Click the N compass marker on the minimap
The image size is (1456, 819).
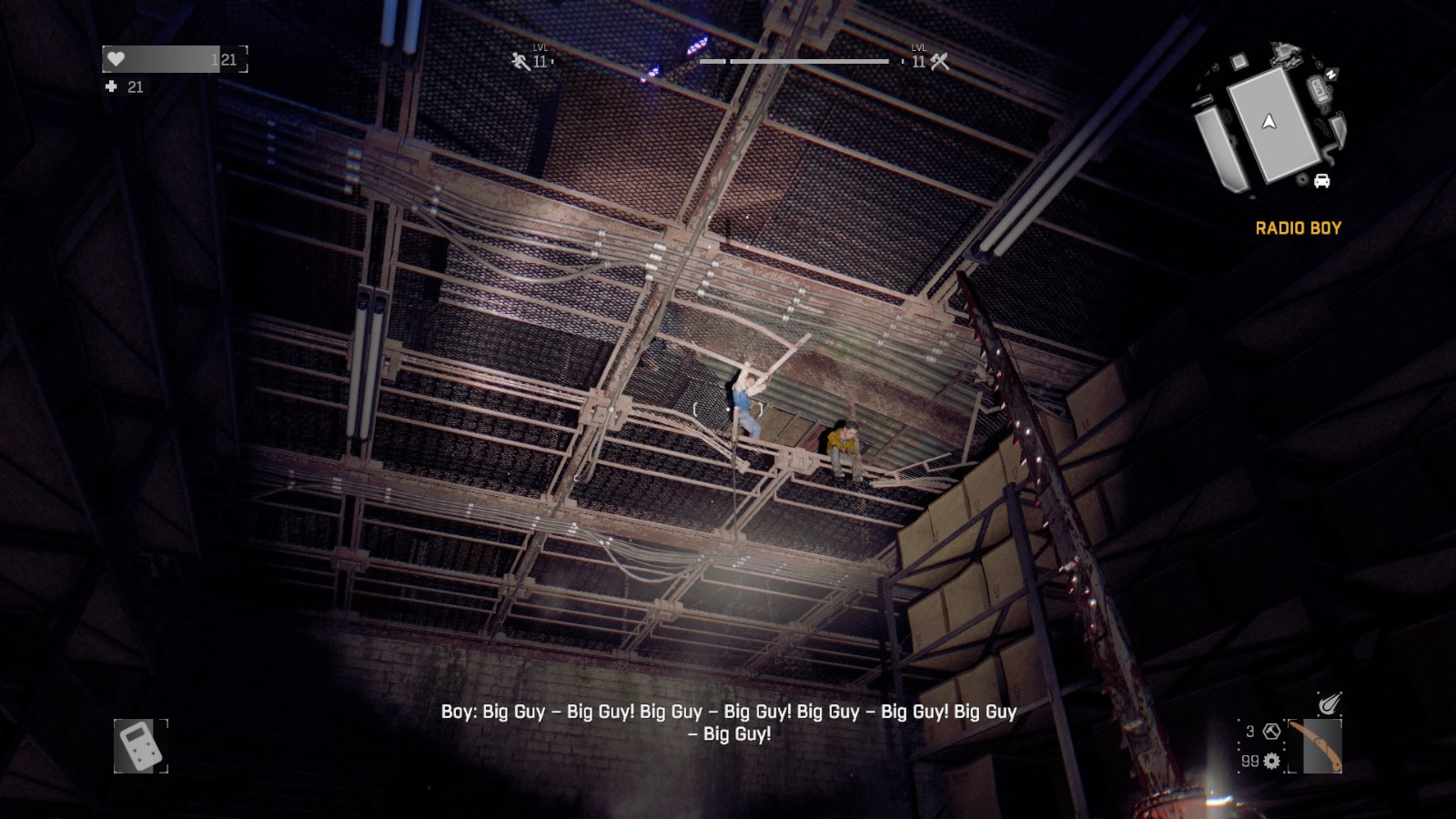coord(1331,74)
